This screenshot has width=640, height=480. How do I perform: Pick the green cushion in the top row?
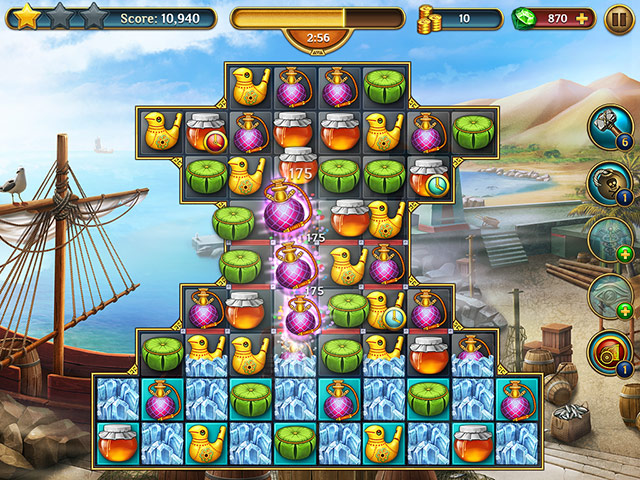(x=383, y=88)
